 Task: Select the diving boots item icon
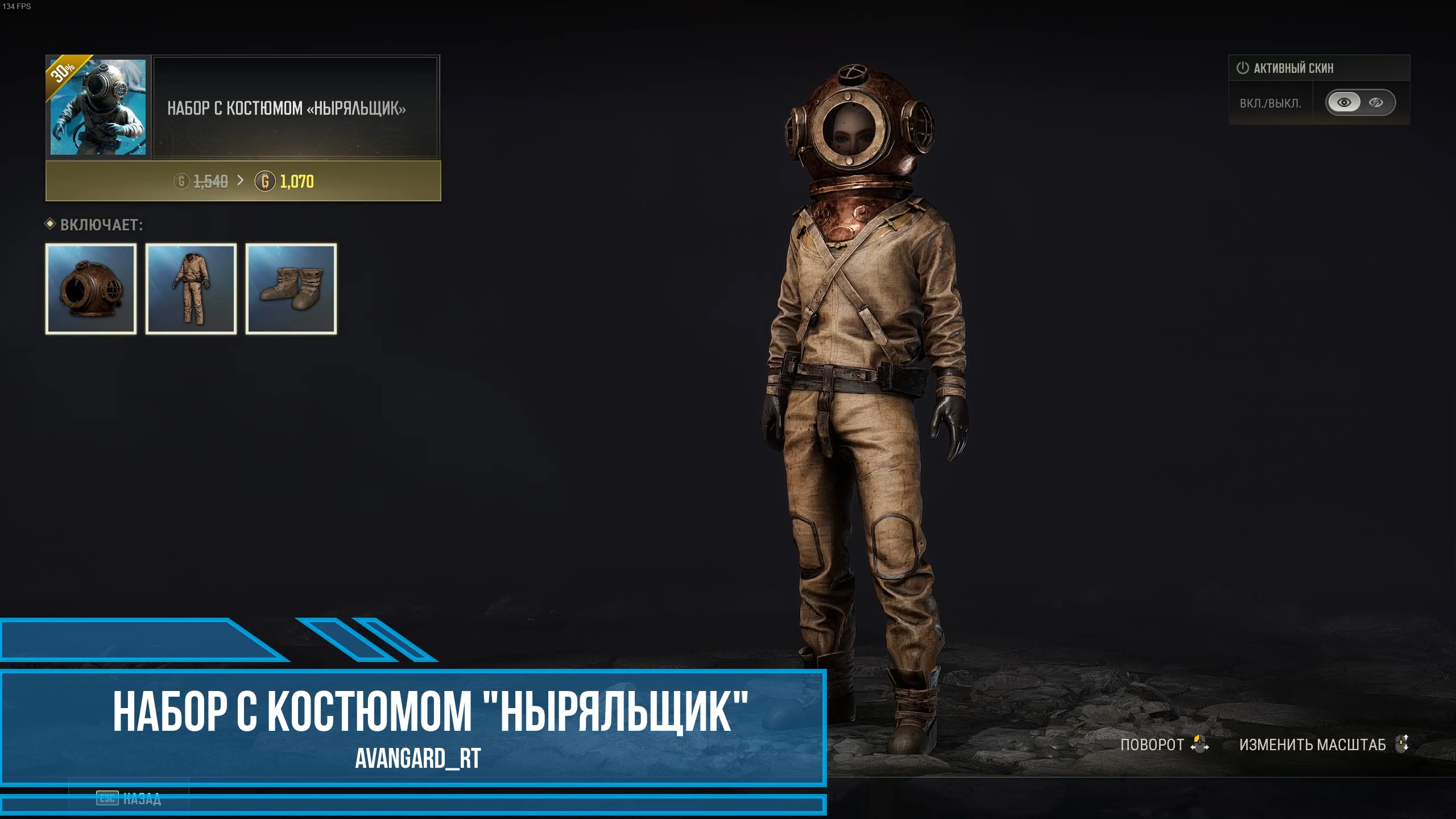(x=291, y=289)
